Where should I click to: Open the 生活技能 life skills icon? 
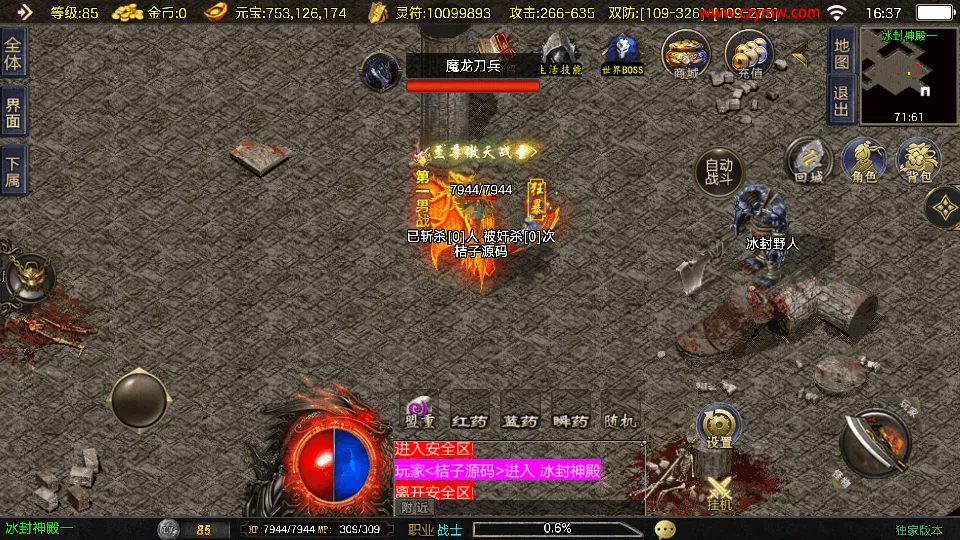pyautogui.click(x=560, y=54)
